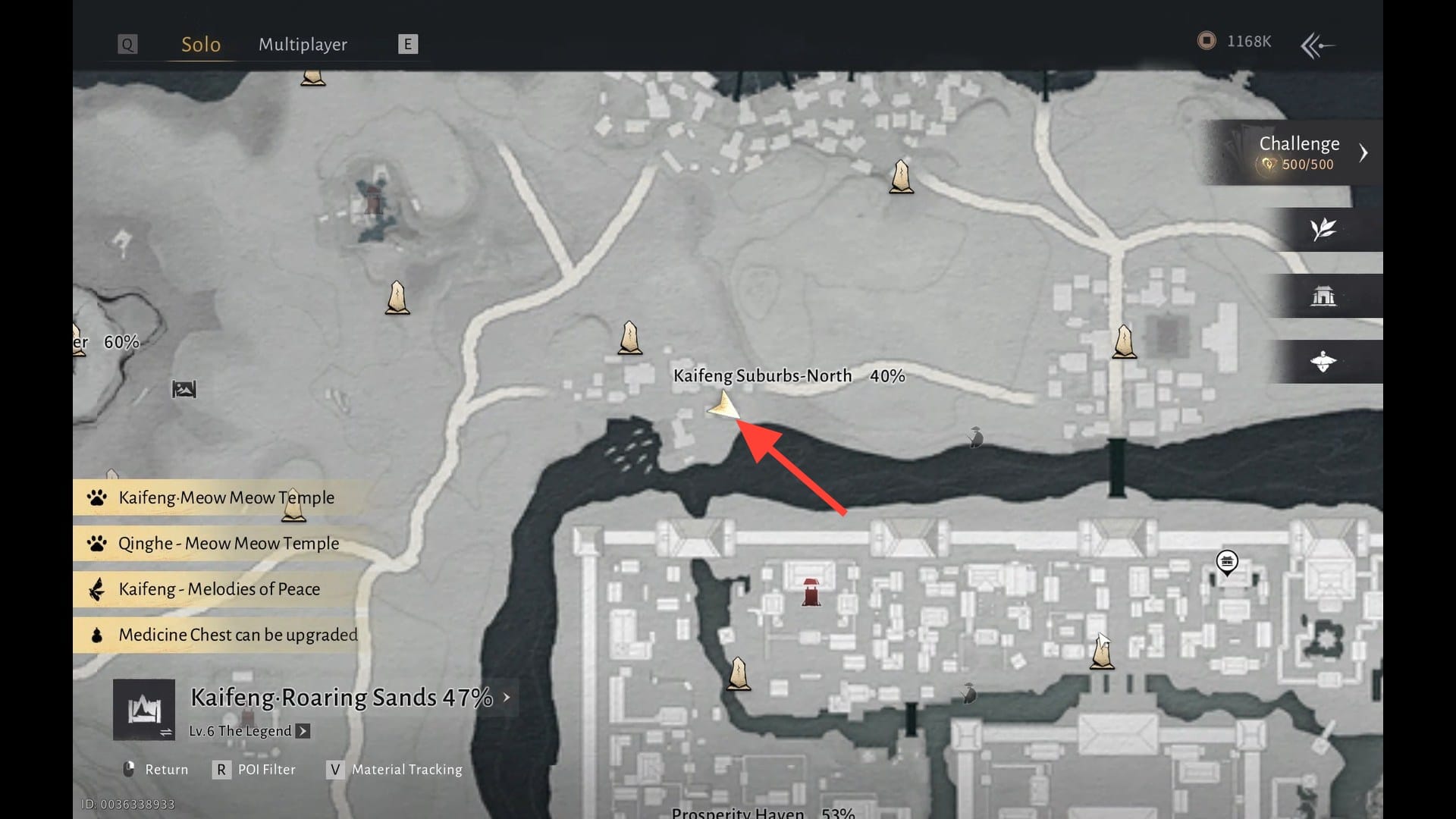
Task: Select the pavilion building side panel icon
Action: pyautogui.click(x=1323, y=296)
